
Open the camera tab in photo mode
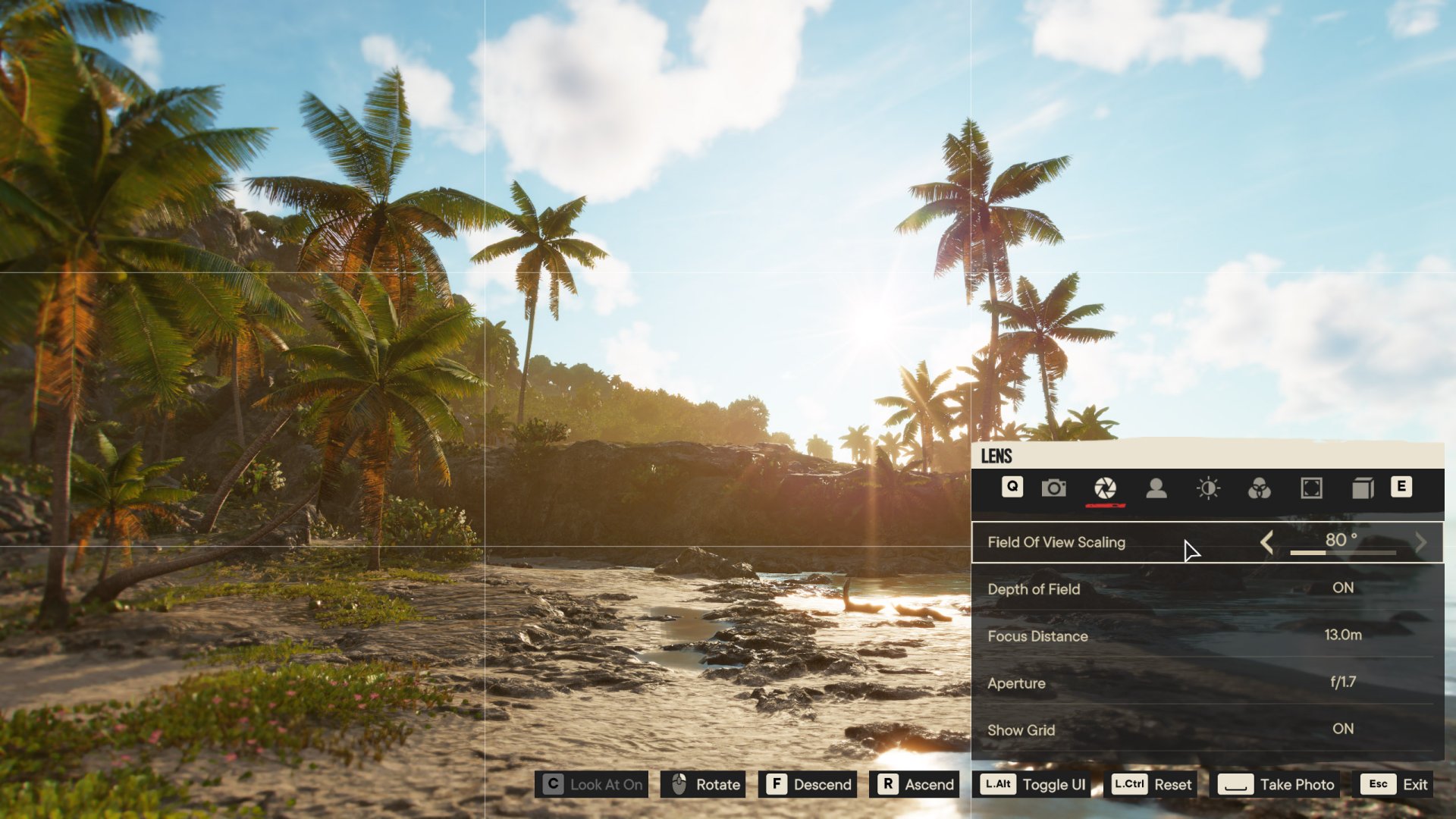[1053, 488]
